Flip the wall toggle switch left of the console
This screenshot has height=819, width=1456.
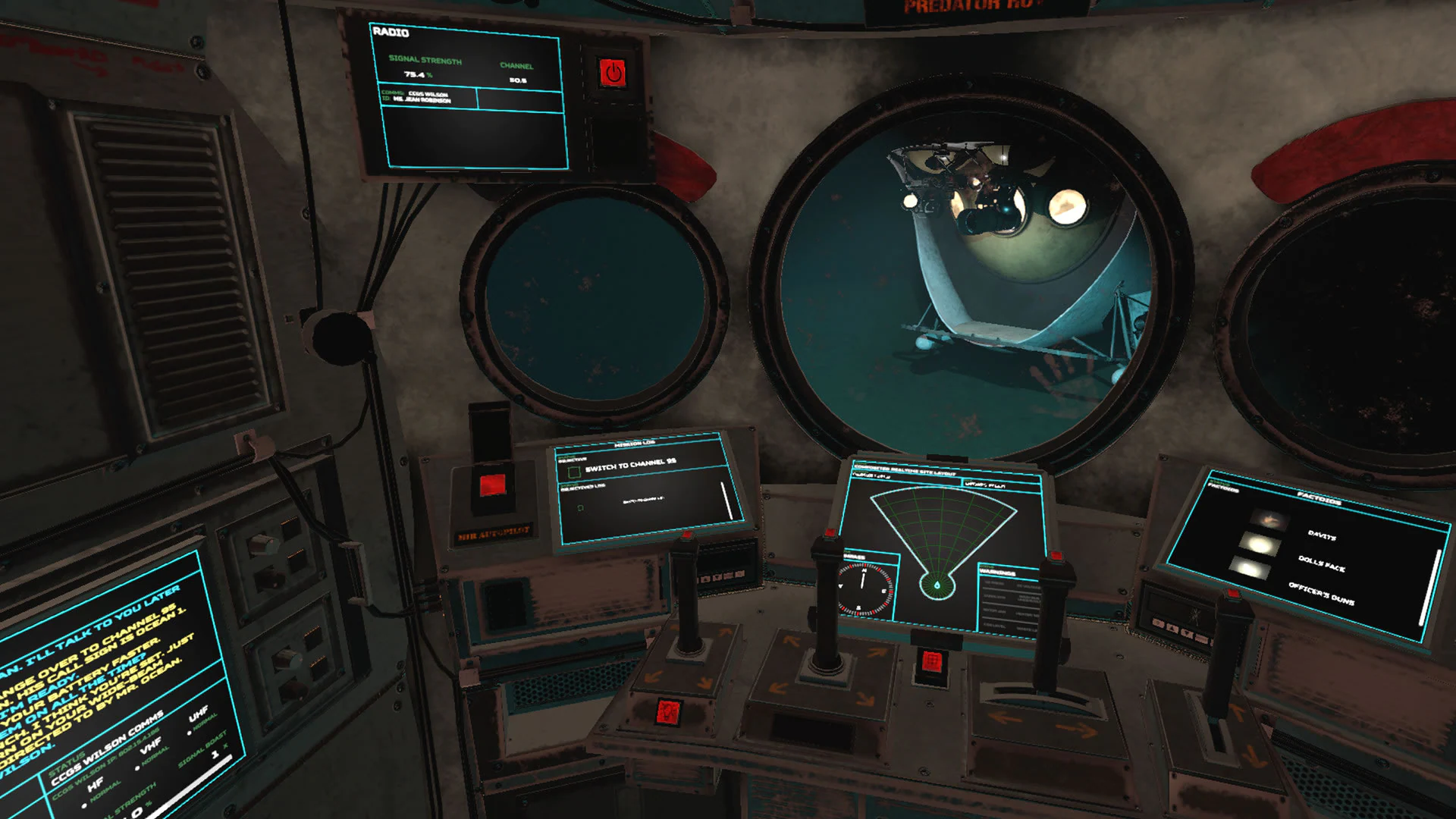point(264,543)
